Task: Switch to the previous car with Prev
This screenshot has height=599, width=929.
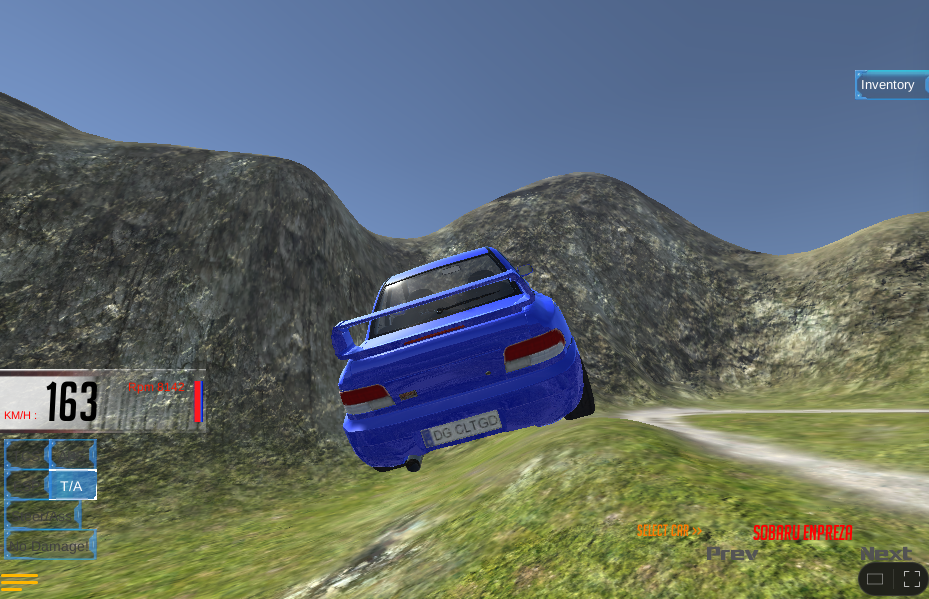Action: pyautogui.click(x=732, y=553)
